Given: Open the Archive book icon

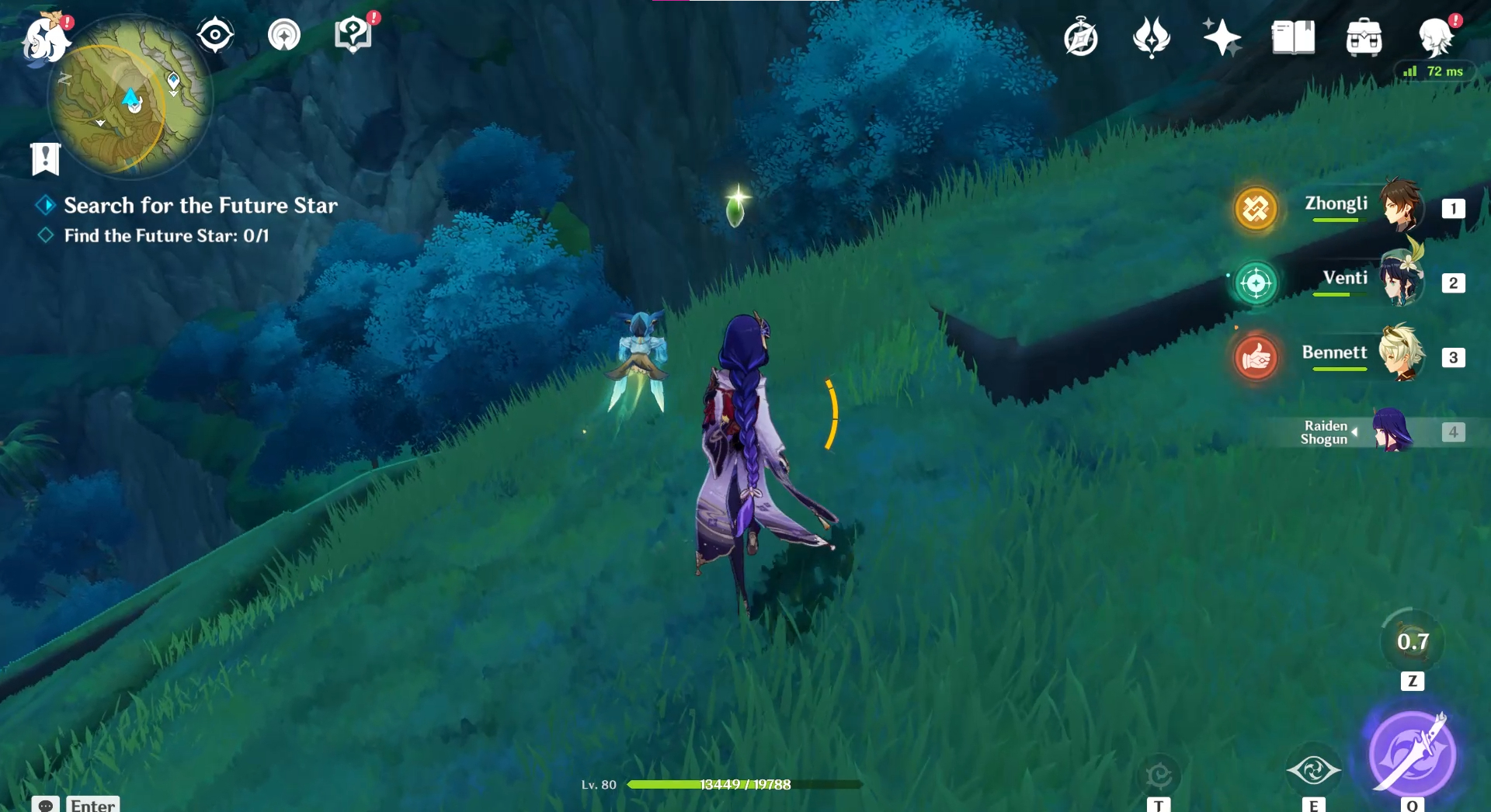Looking at the screenshot, I should coord(1291,36).
